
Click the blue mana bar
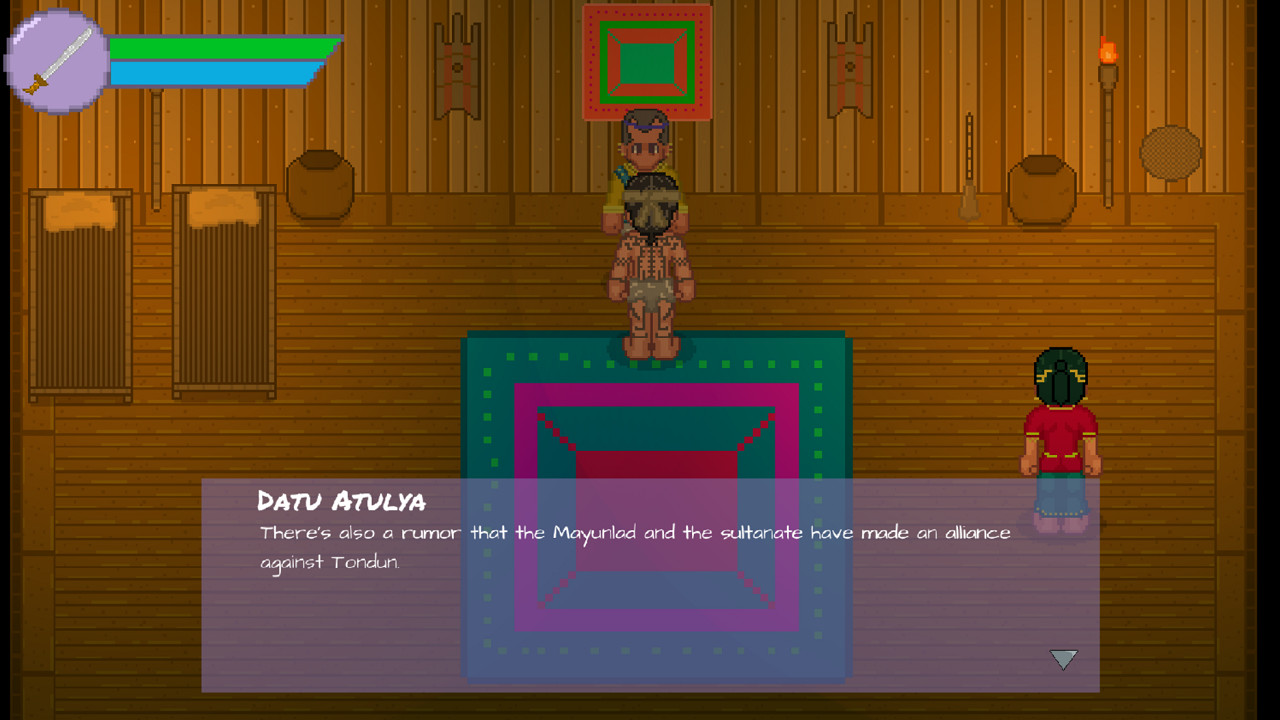(x=210, y=72)
